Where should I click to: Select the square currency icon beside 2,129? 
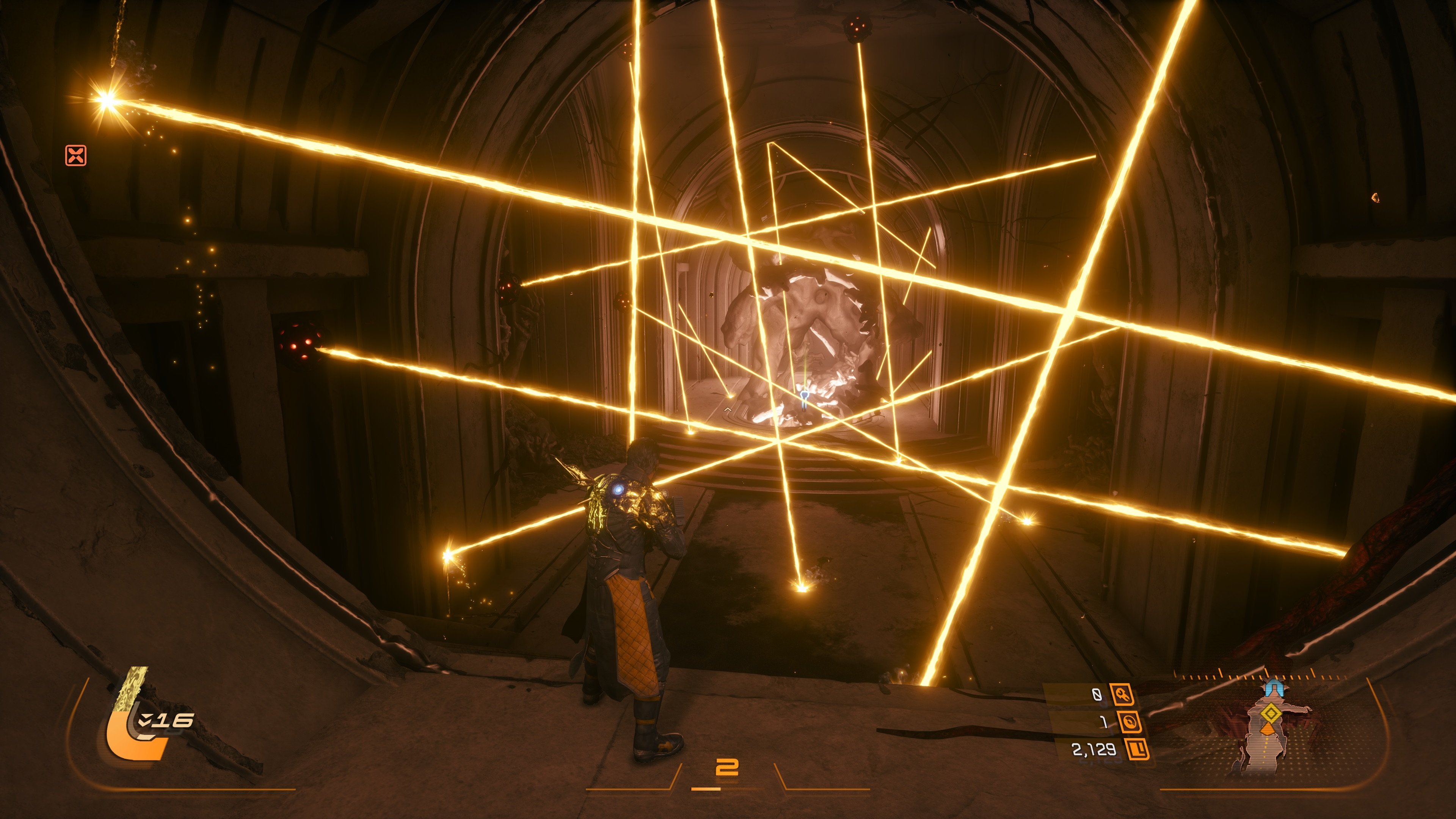(x=1137, y=750)
